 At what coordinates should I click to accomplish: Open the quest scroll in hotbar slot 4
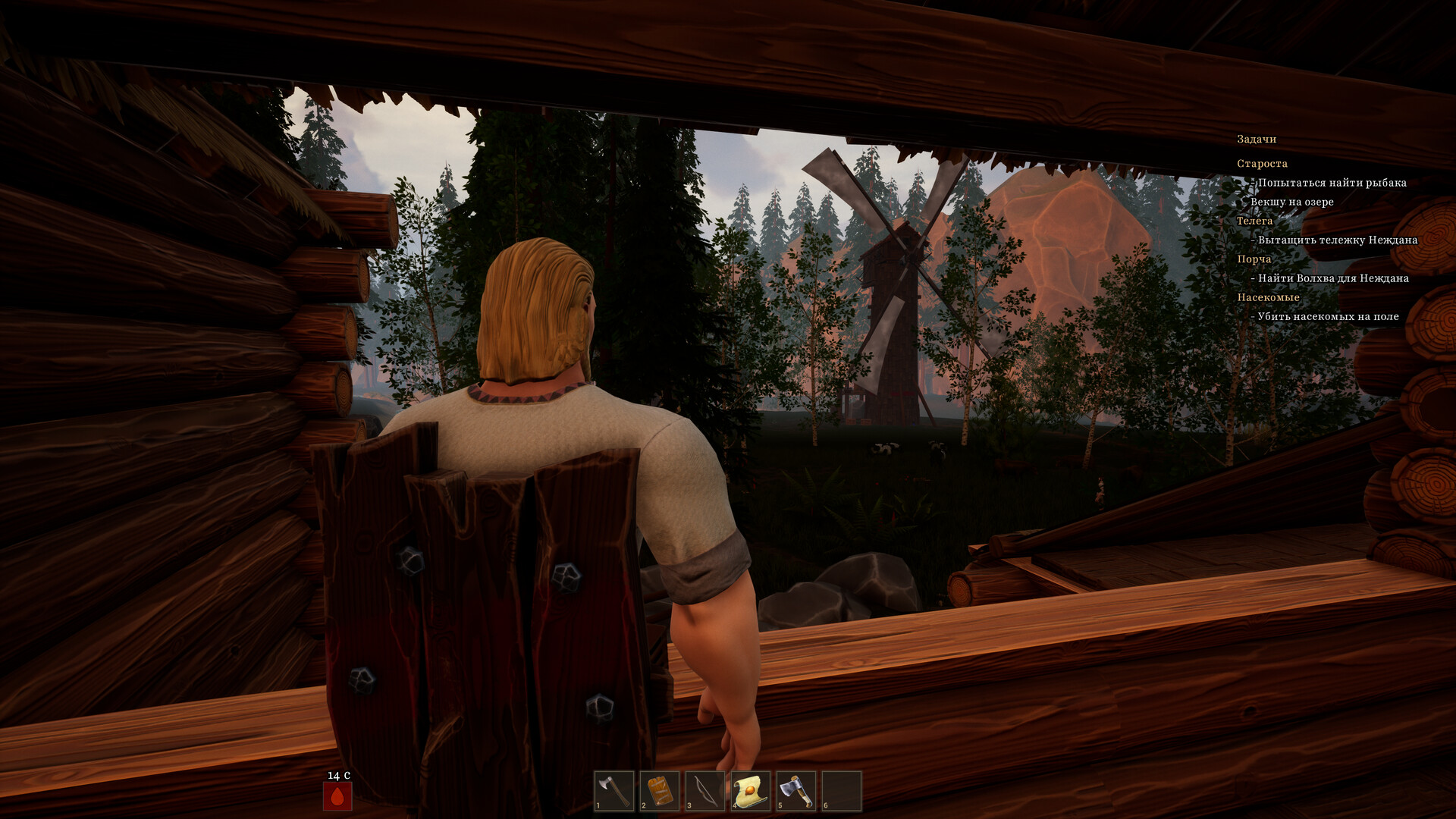click(751, 789)
